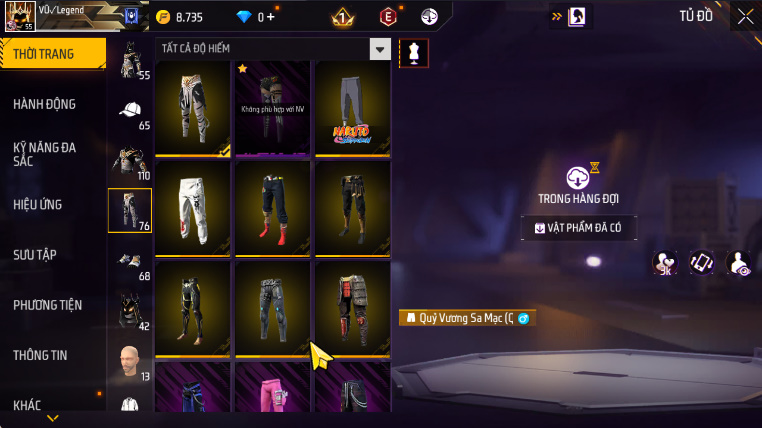Choose the Naruto Shippuden grey pants
Viewport: 762px width, 428px height.
350,108
